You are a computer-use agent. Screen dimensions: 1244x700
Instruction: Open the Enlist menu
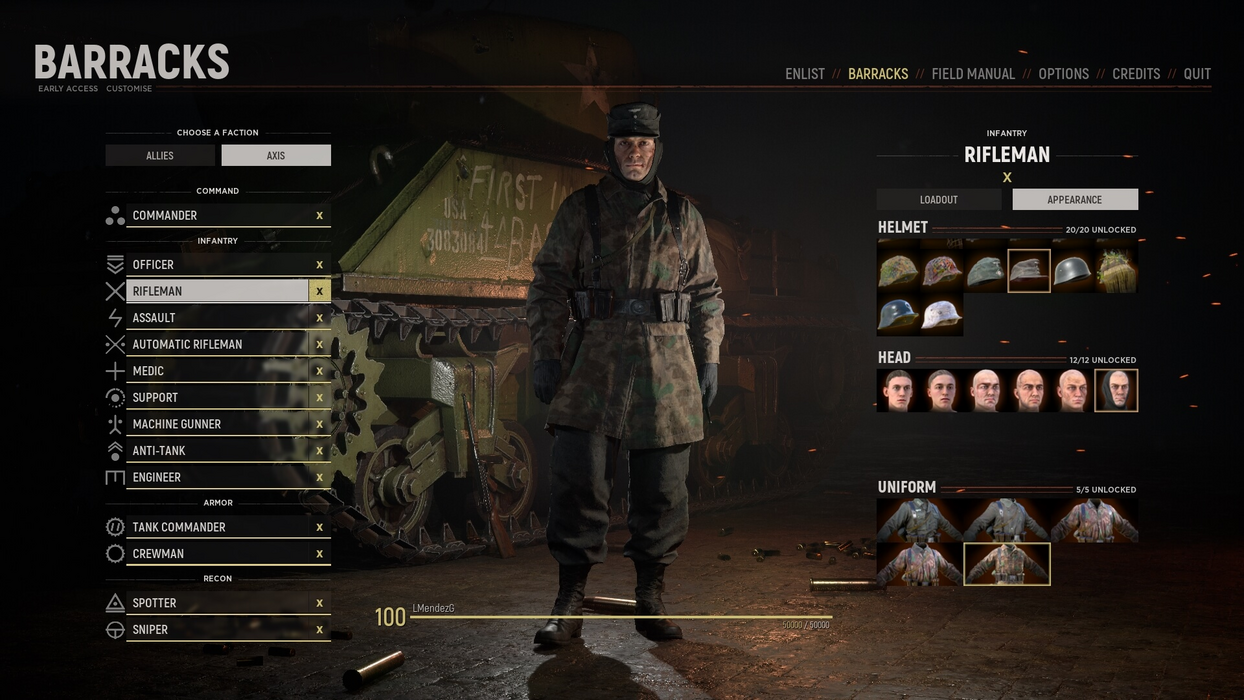pyautogui.click(x=804, y=74)
